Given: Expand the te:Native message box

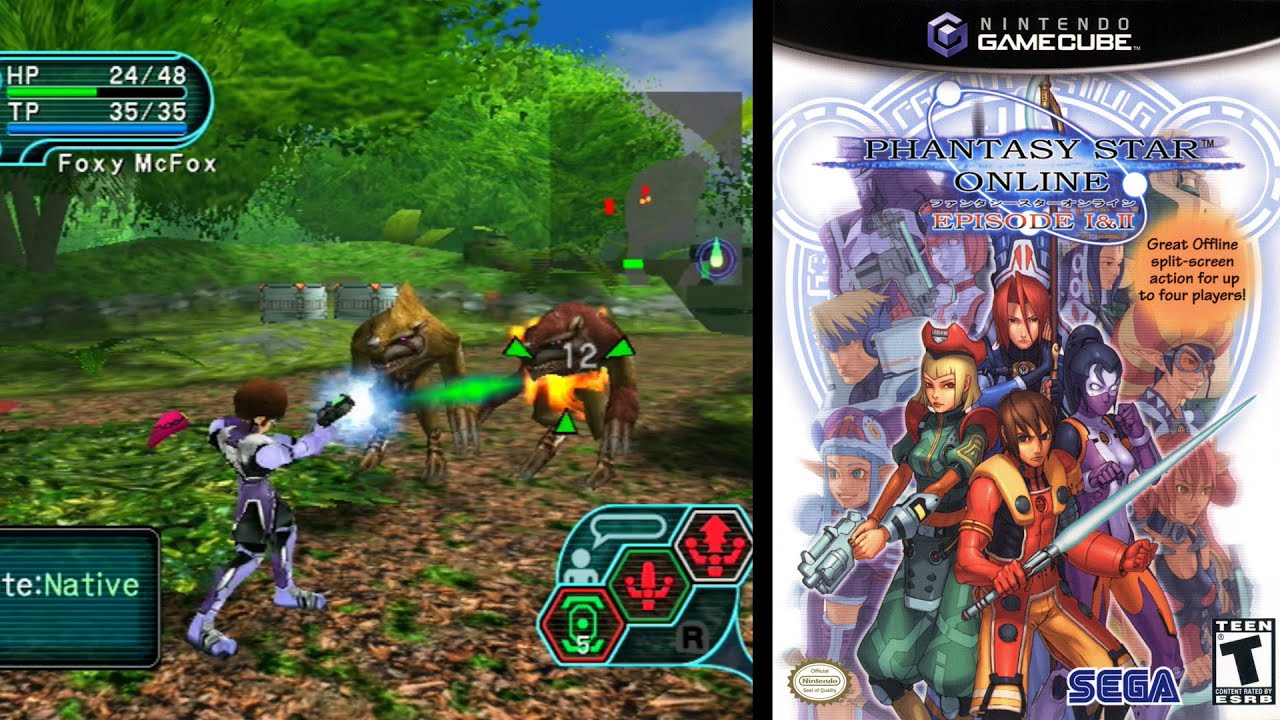Looking at the screenshot, I should coord(75,590).
